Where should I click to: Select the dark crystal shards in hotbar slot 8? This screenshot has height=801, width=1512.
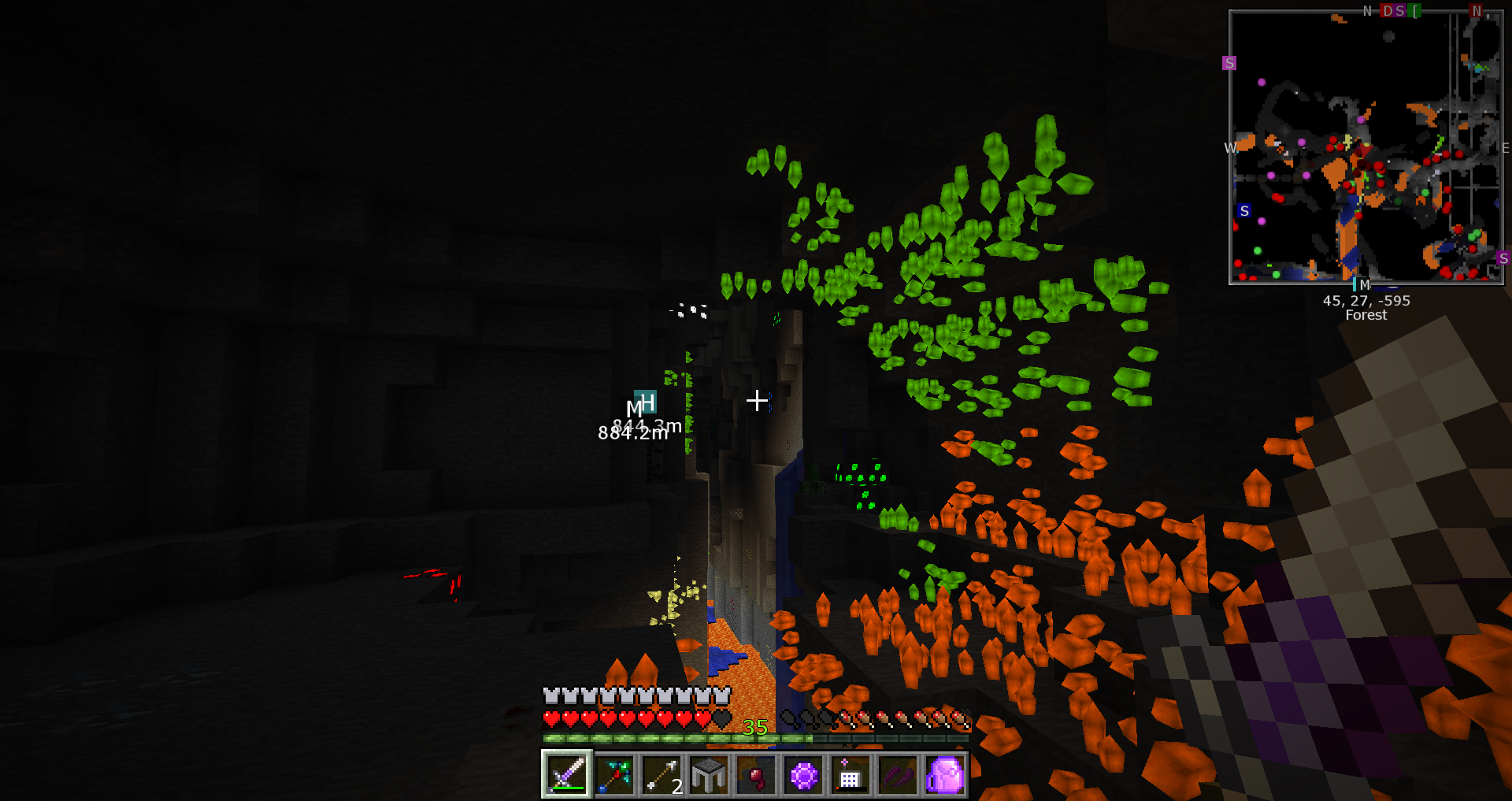899,776
